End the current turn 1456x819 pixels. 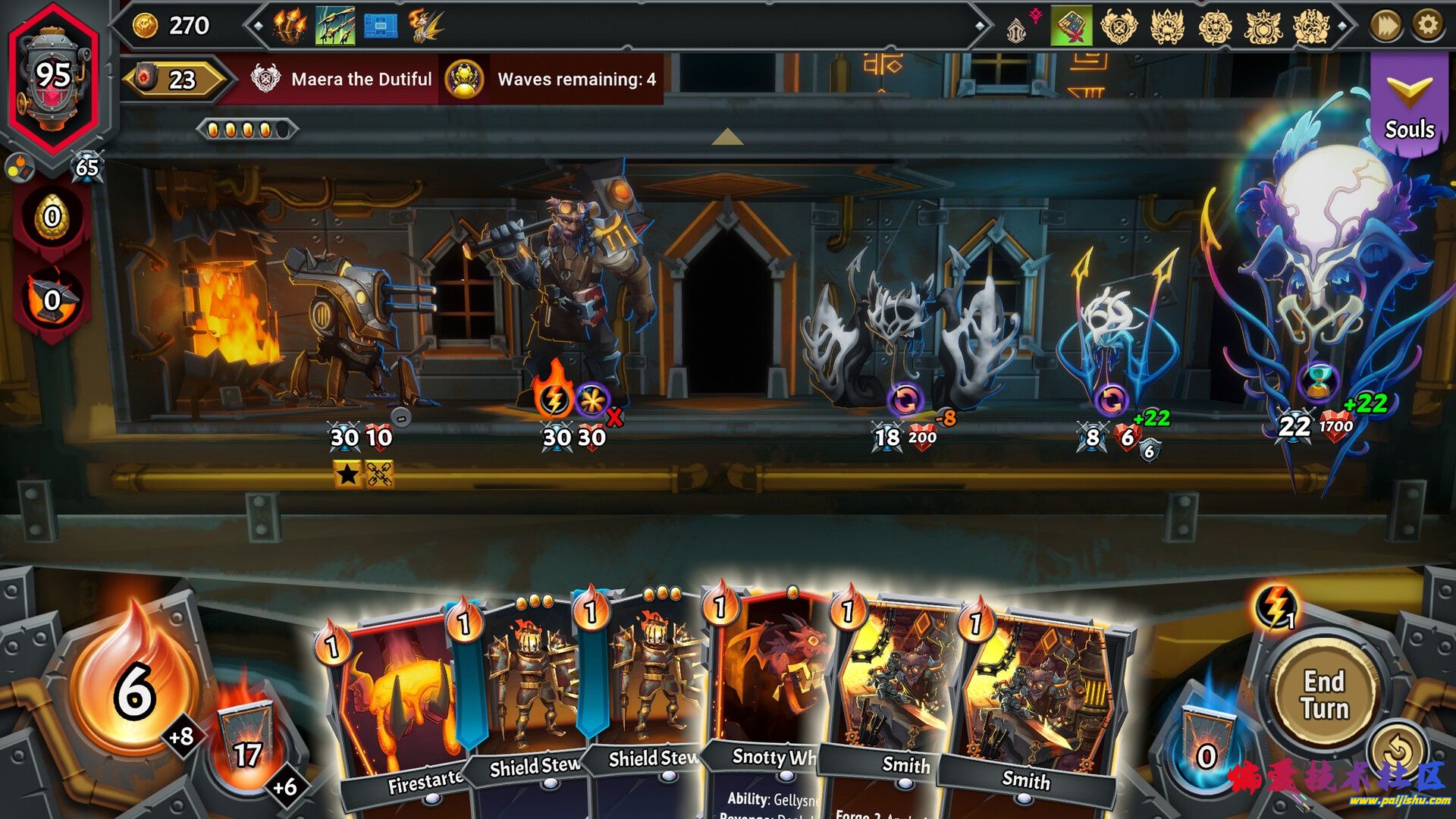pos(1325,693)
